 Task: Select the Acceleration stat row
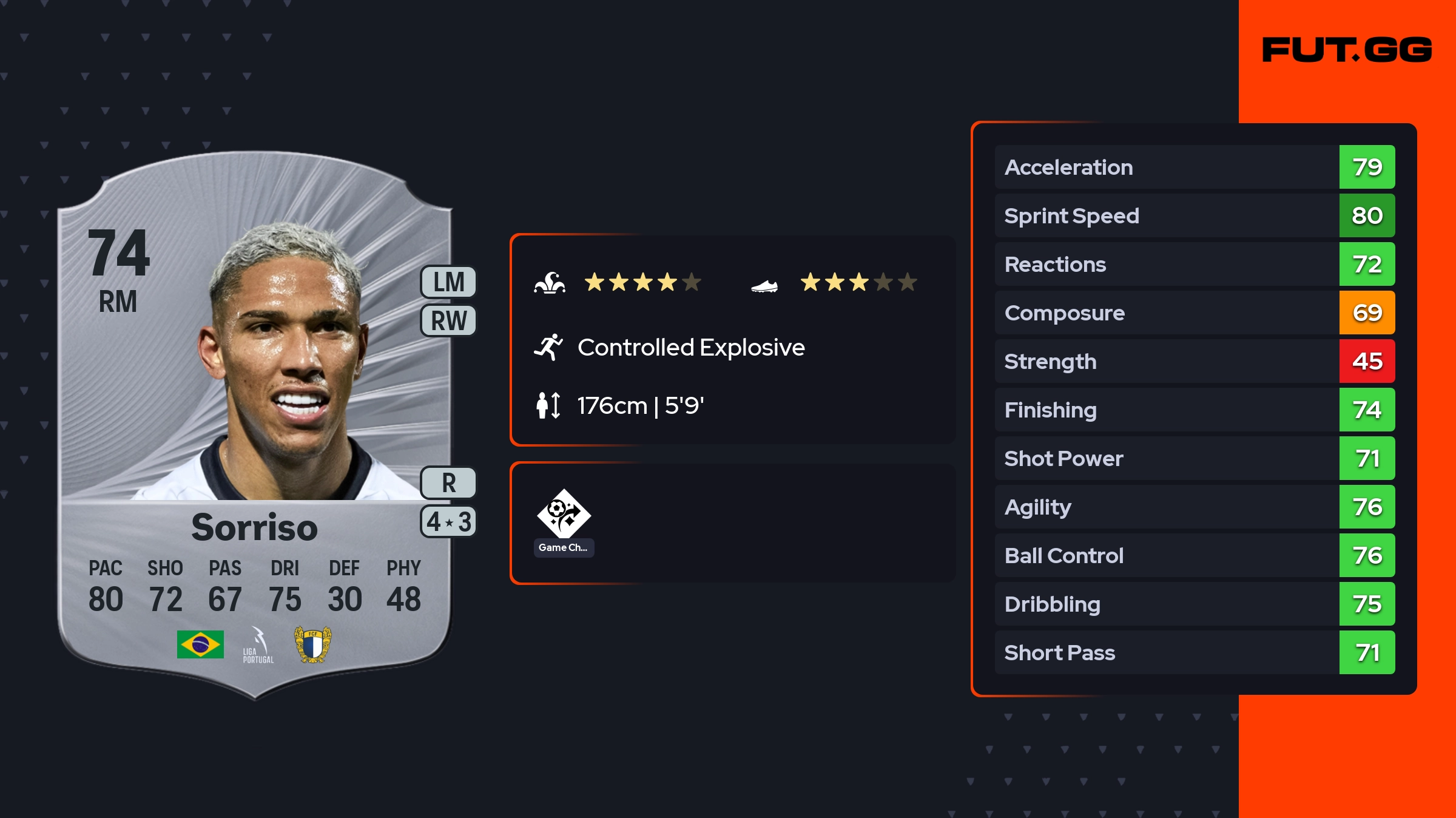coord(1195,167)
